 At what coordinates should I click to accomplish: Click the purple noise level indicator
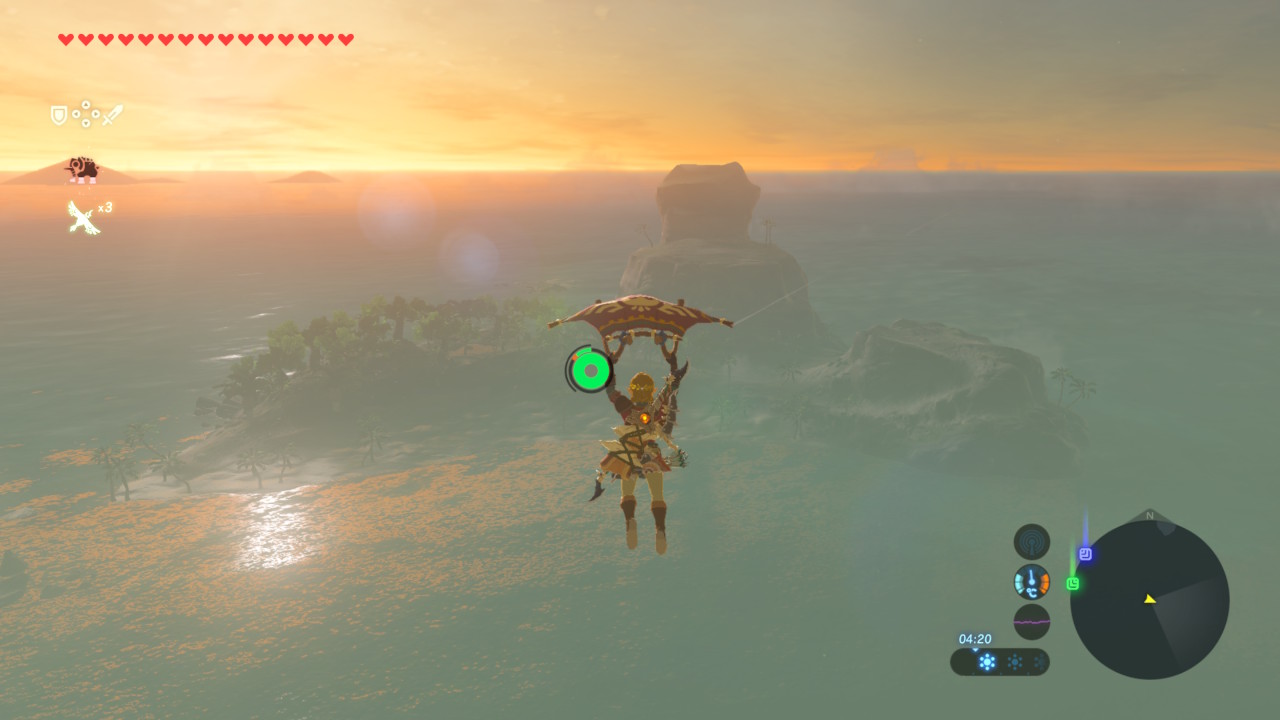pos(1032,621)
